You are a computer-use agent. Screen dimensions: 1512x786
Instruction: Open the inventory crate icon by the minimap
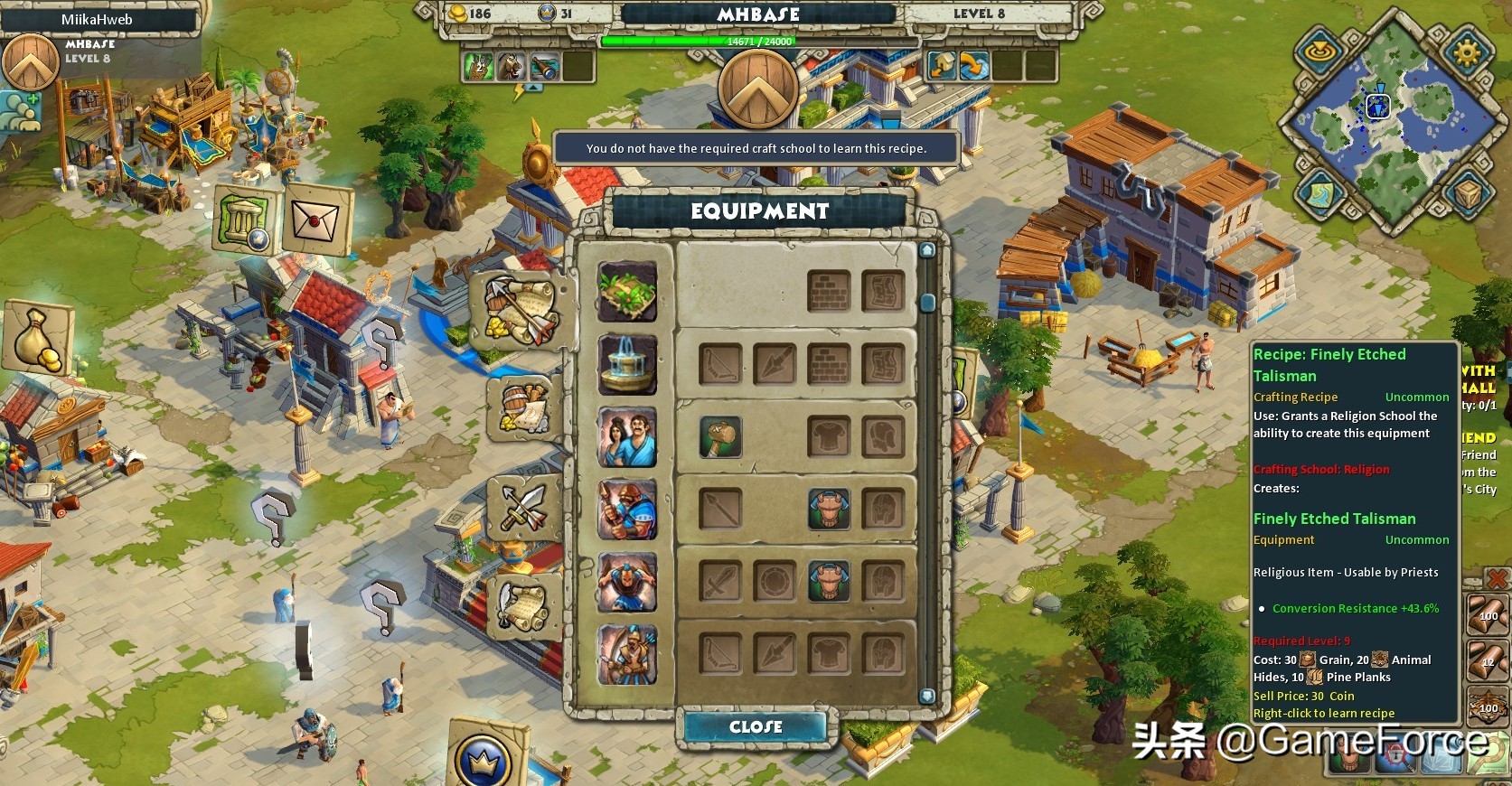click(1465, 194)
